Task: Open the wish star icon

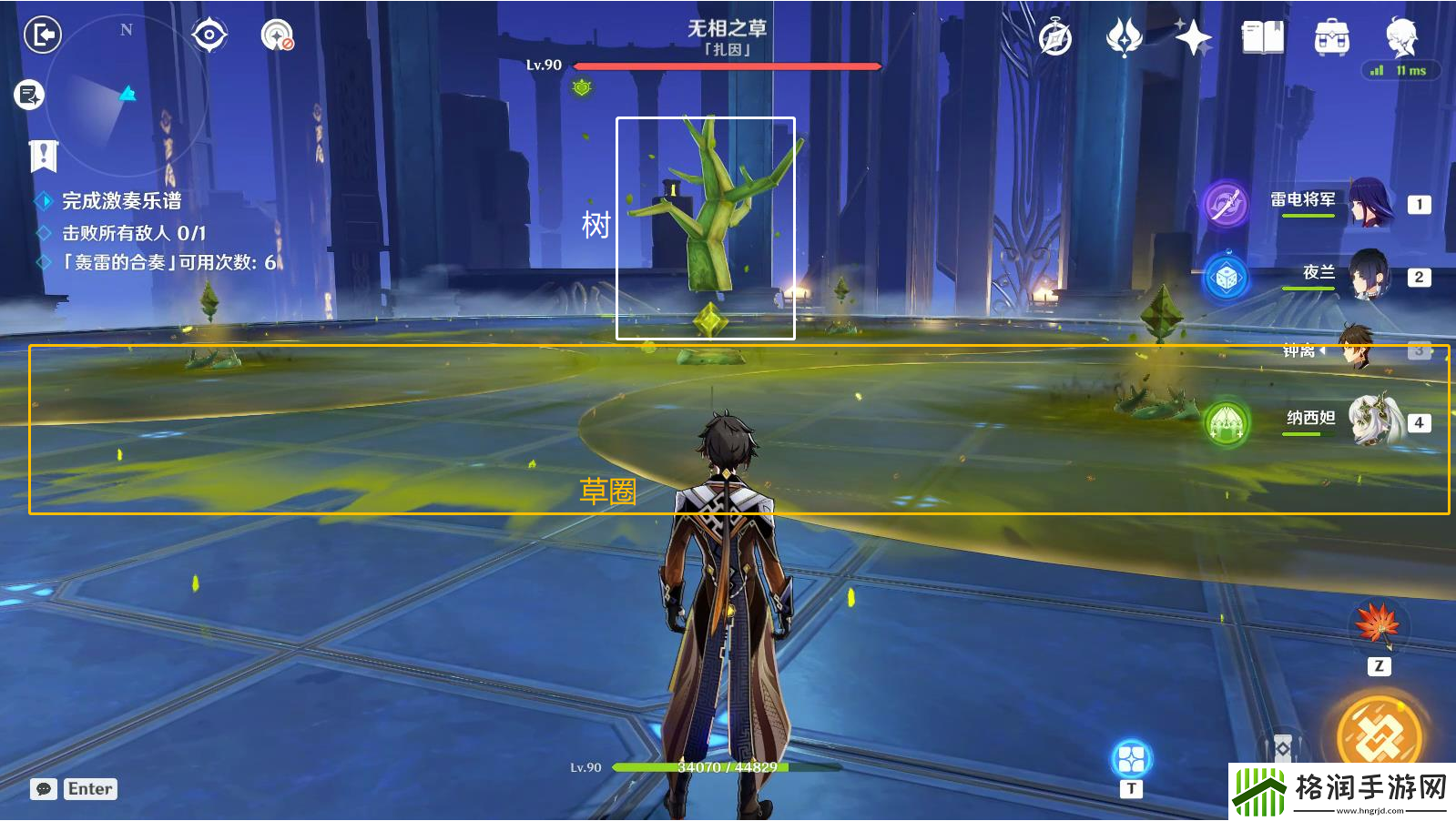Action: pos(1193,38)
